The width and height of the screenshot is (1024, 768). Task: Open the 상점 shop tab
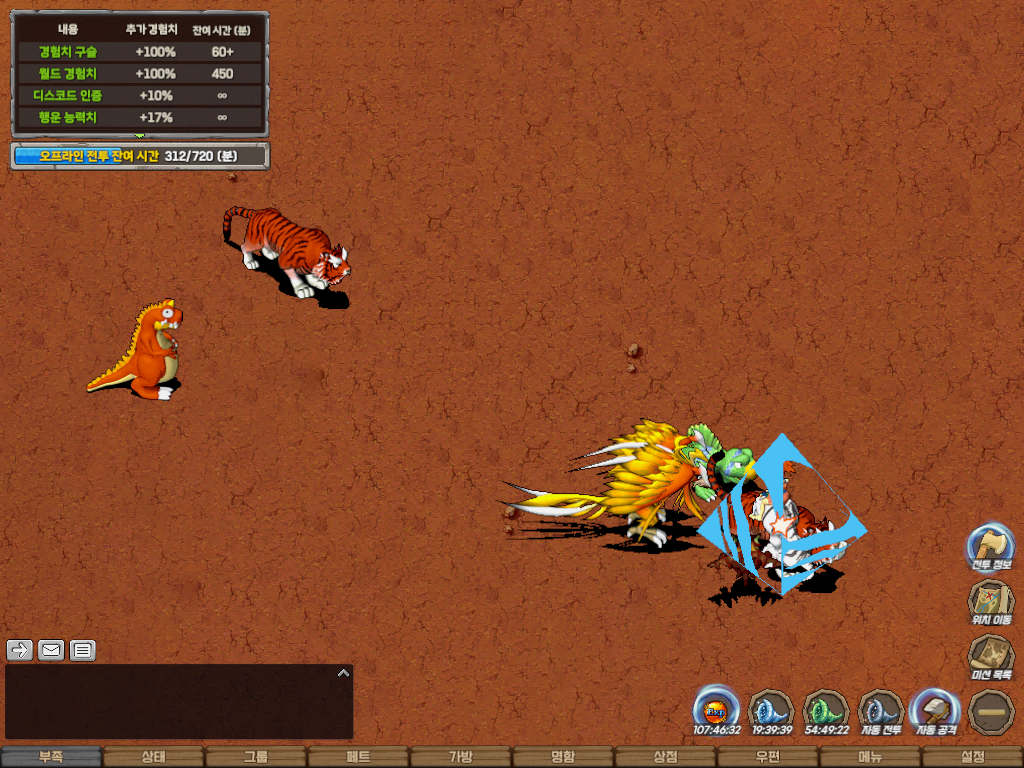click(665, 757)
